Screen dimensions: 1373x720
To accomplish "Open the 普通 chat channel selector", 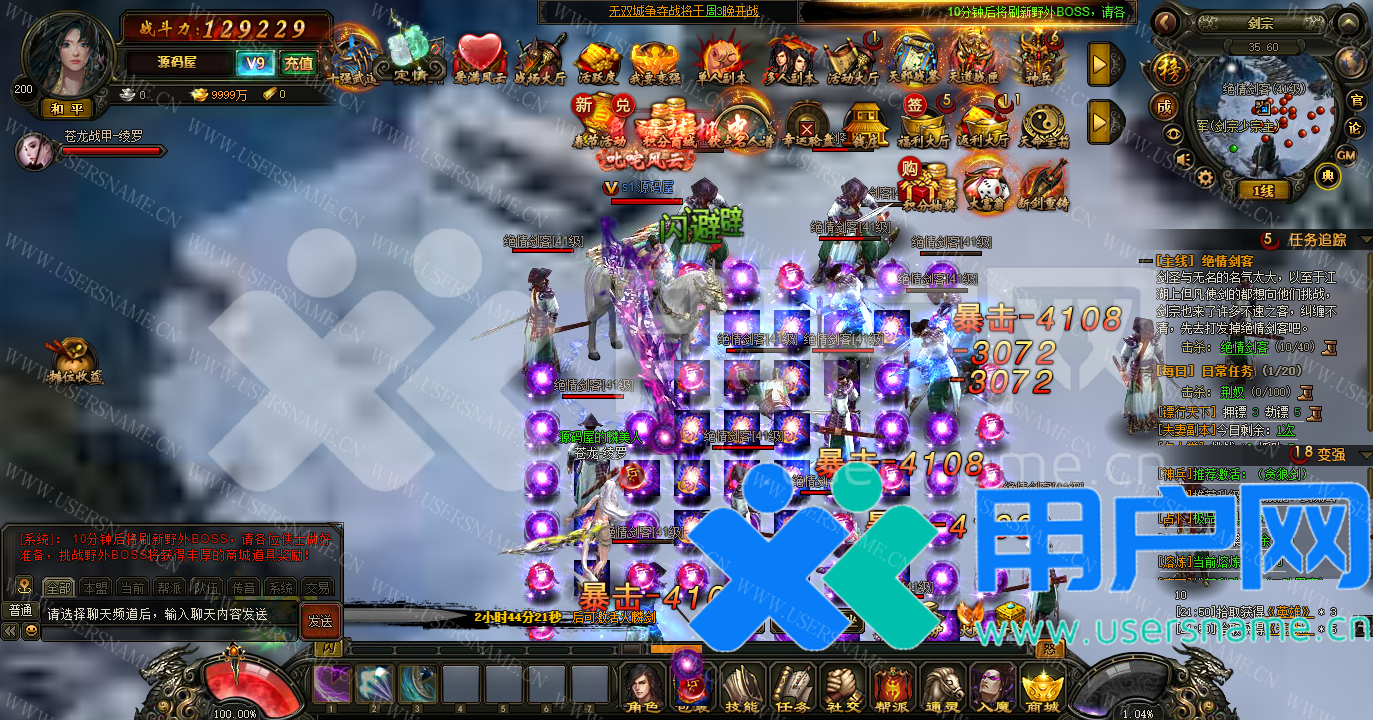I will tap(20, 610).
